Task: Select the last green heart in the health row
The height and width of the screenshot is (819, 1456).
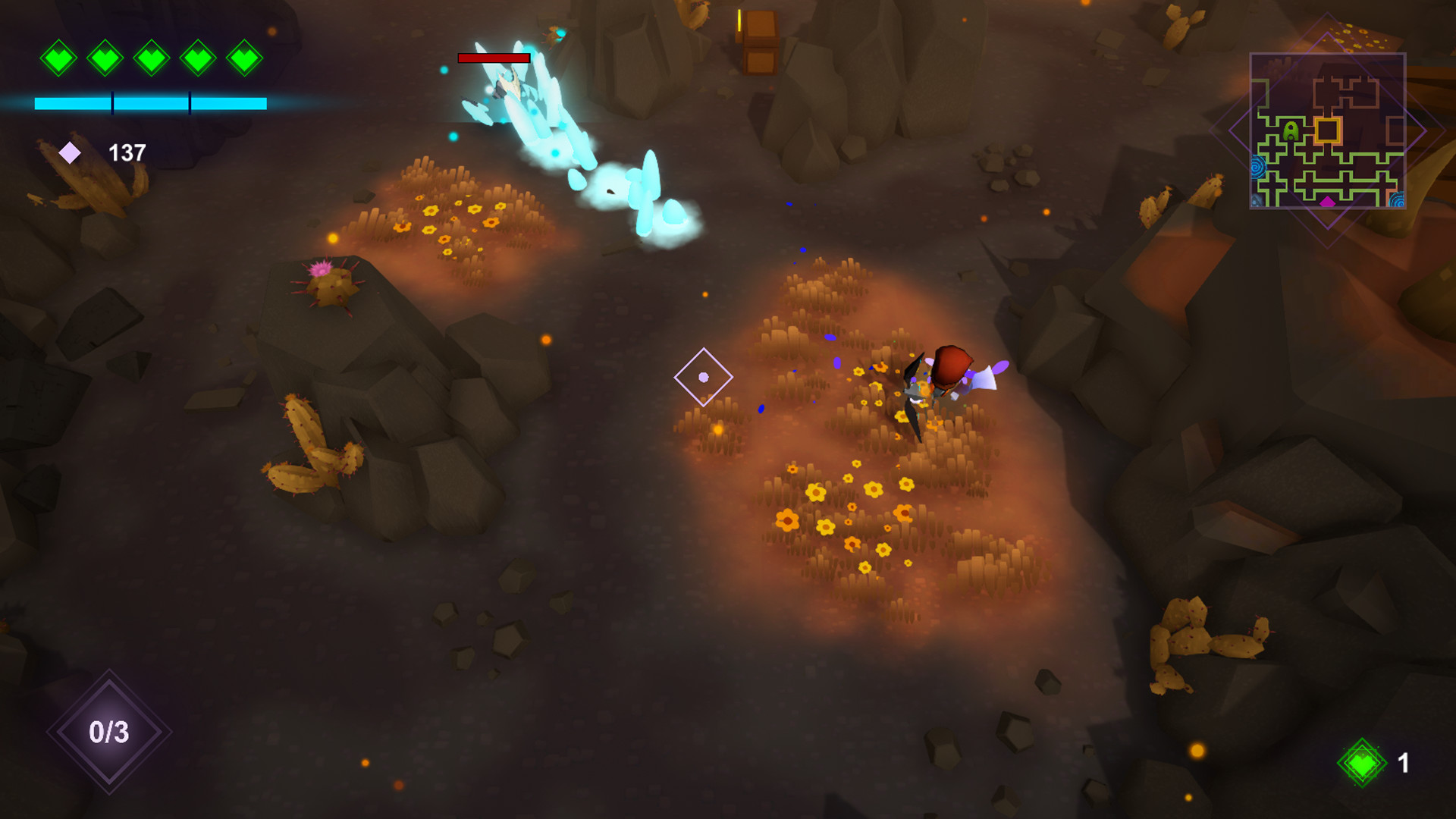Action: (x=244, y=58)
